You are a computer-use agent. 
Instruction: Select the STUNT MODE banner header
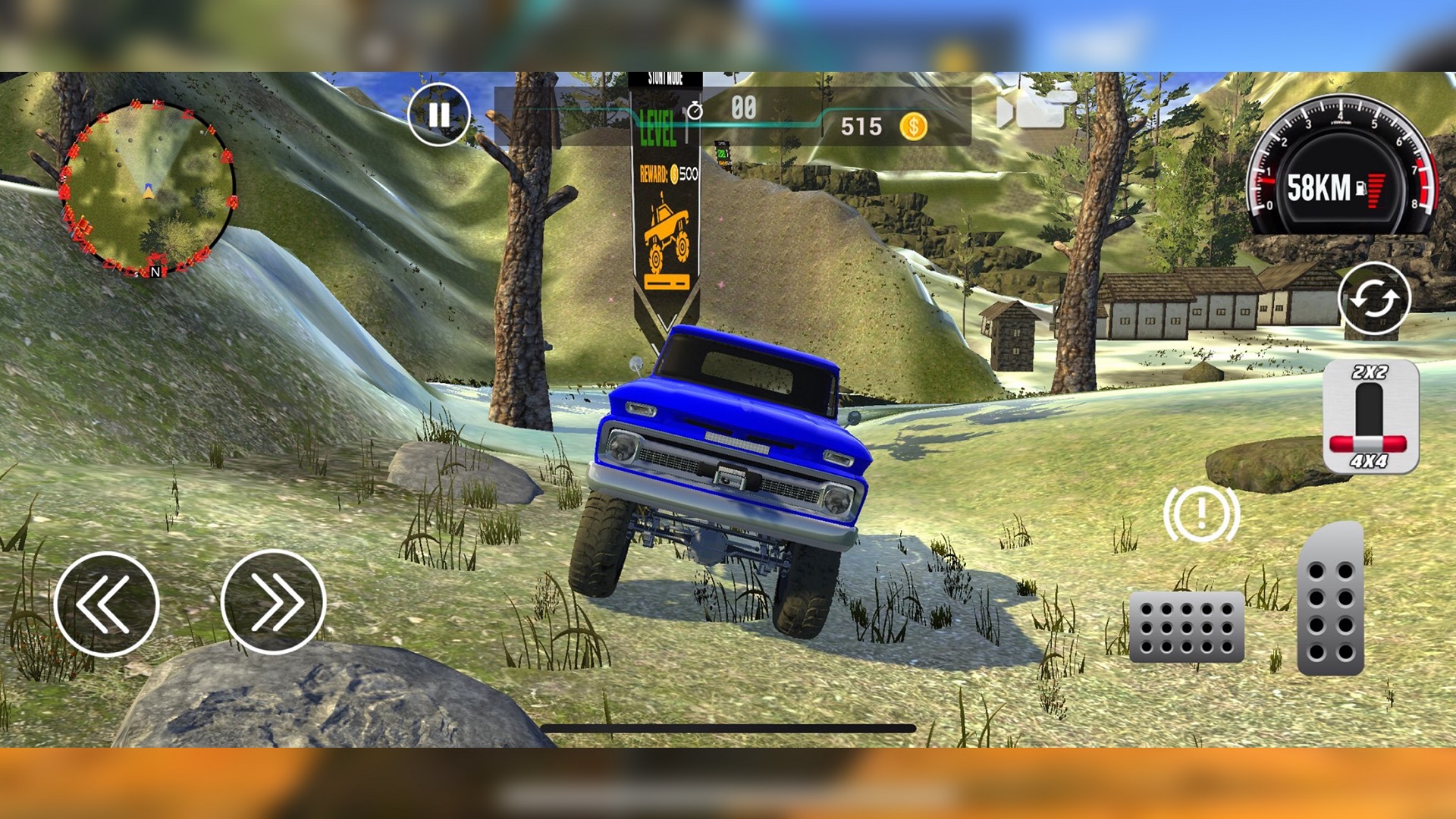(x=666, y=77)
